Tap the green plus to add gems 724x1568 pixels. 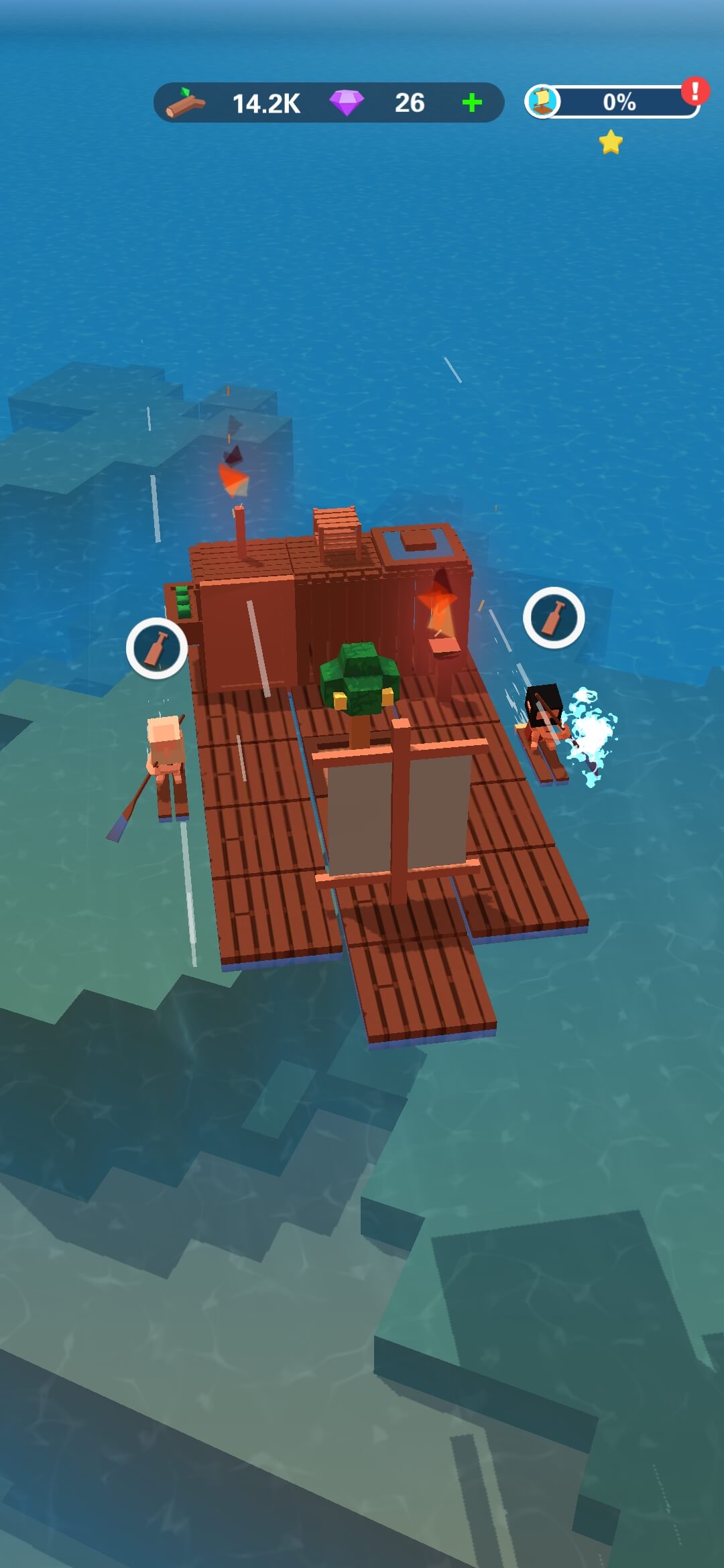tap(473, 103)
